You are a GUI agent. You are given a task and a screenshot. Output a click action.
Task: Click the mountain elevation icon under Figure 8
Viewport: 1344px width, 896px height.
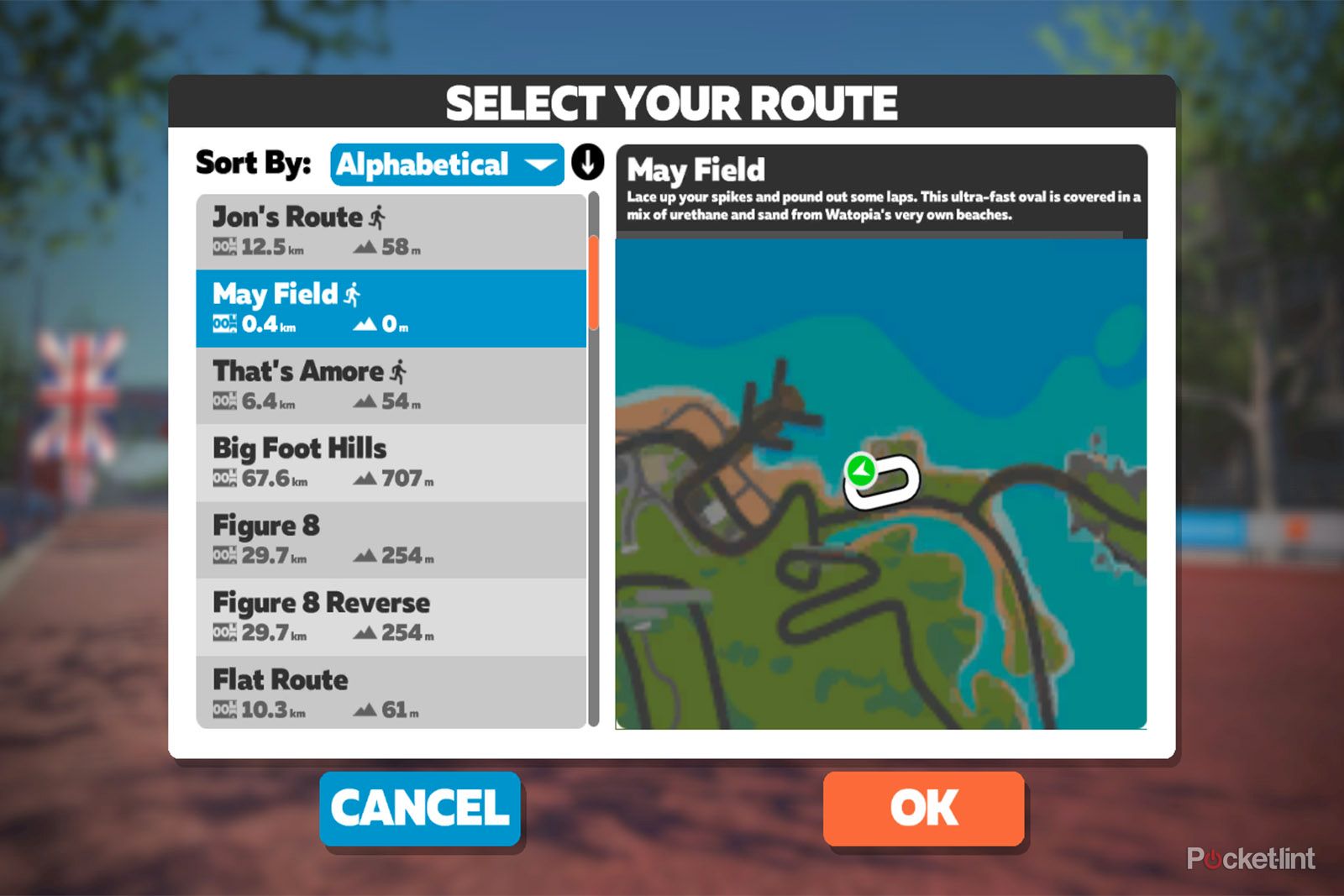[366, 554]
